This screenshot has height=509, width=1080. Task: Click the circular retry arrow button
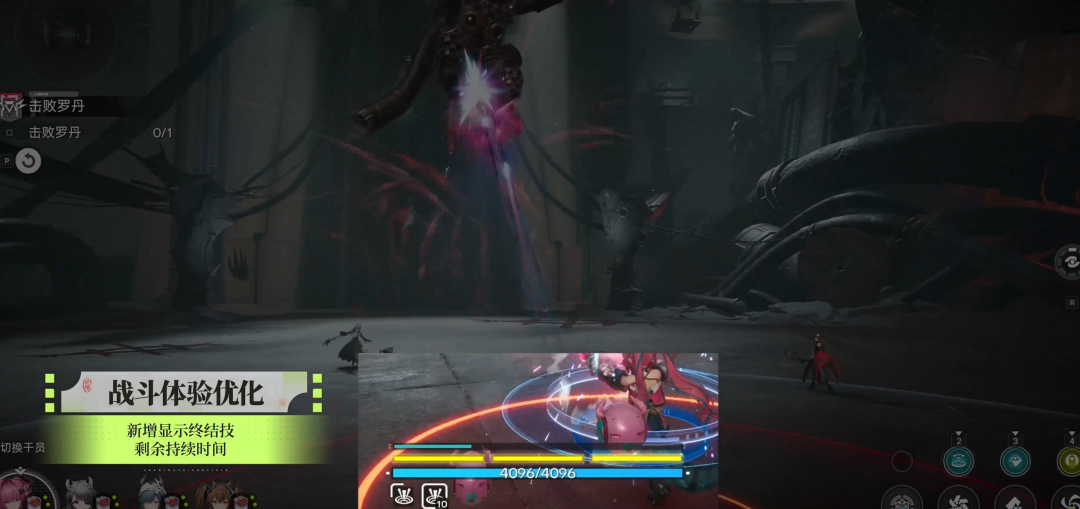(x=28, y=160)
